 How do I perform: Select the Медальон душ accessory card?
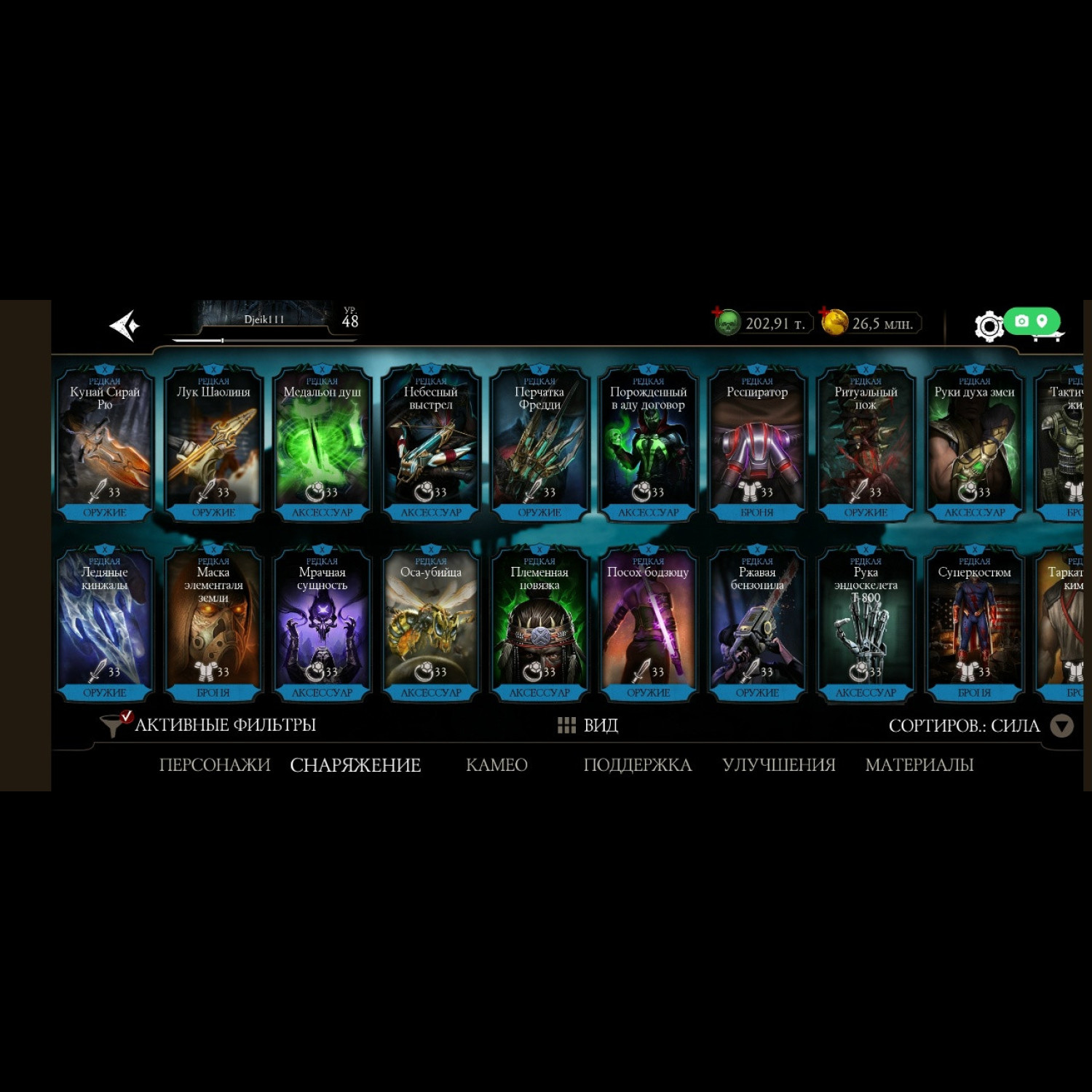pyautogui.click(x=322, y=444)
